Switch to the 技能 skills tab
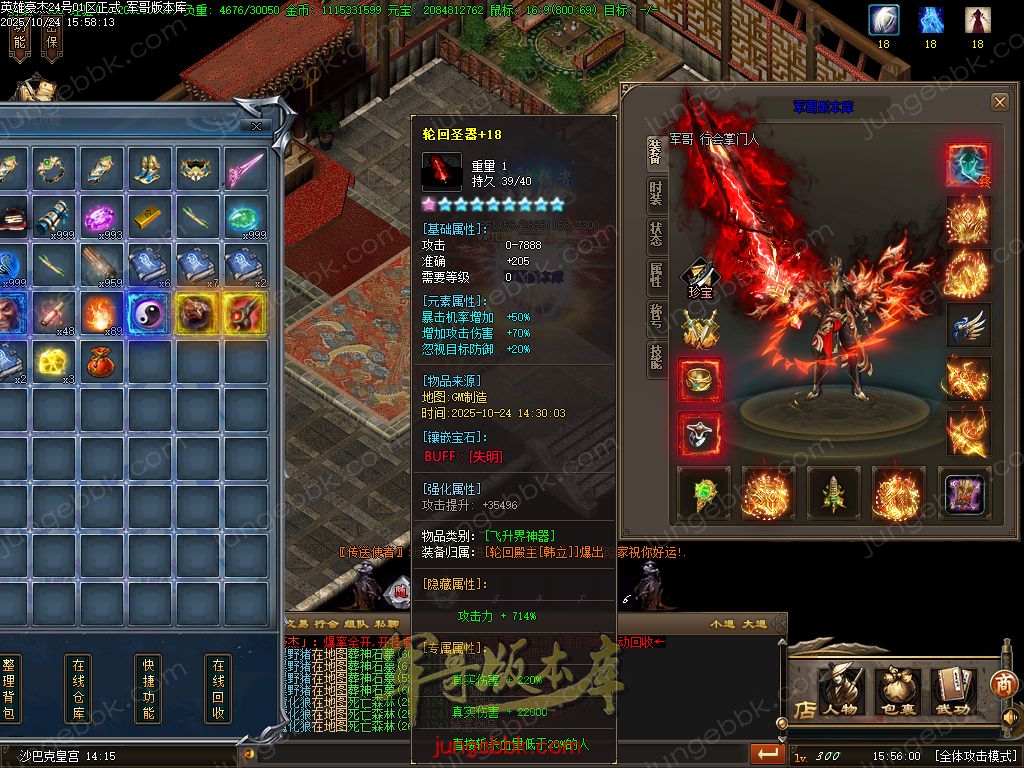This screenshot has width=1024, height=768. click(x=655, y=358)
